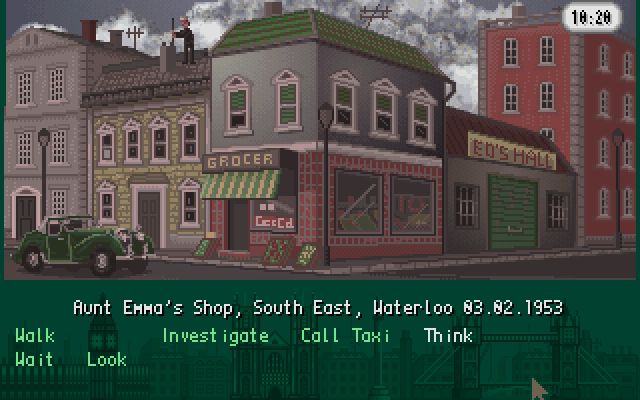Image resolution: width=640 pixels, height=400 pixels.
Task: Select the Investigate command
Action: pyautogui.click(x=215, y=336)
